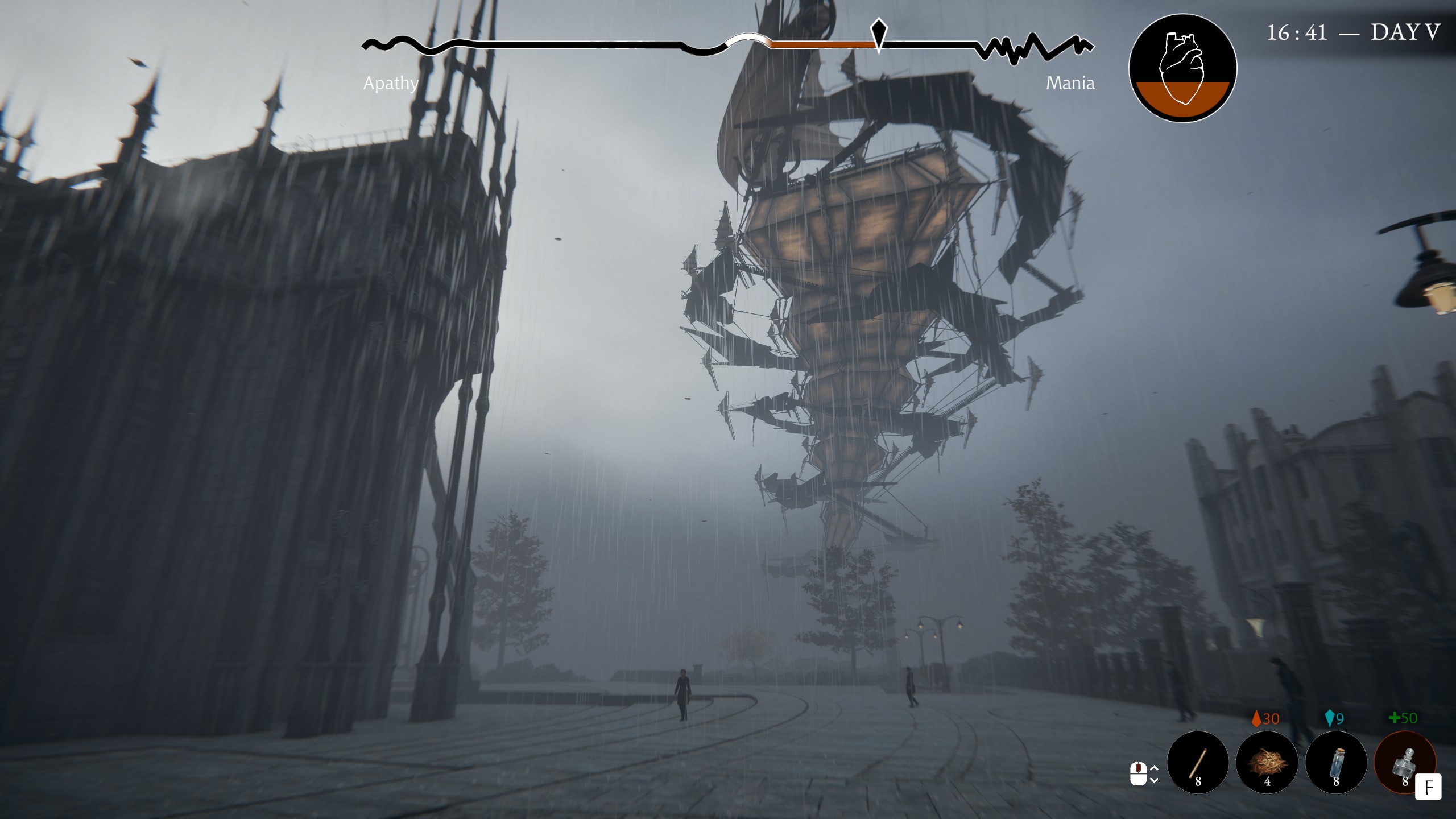The width and height of the screenshot is (1456, 819).
Task: Click the anatomical heart status icon
Action: click(x=1182, y=68)
